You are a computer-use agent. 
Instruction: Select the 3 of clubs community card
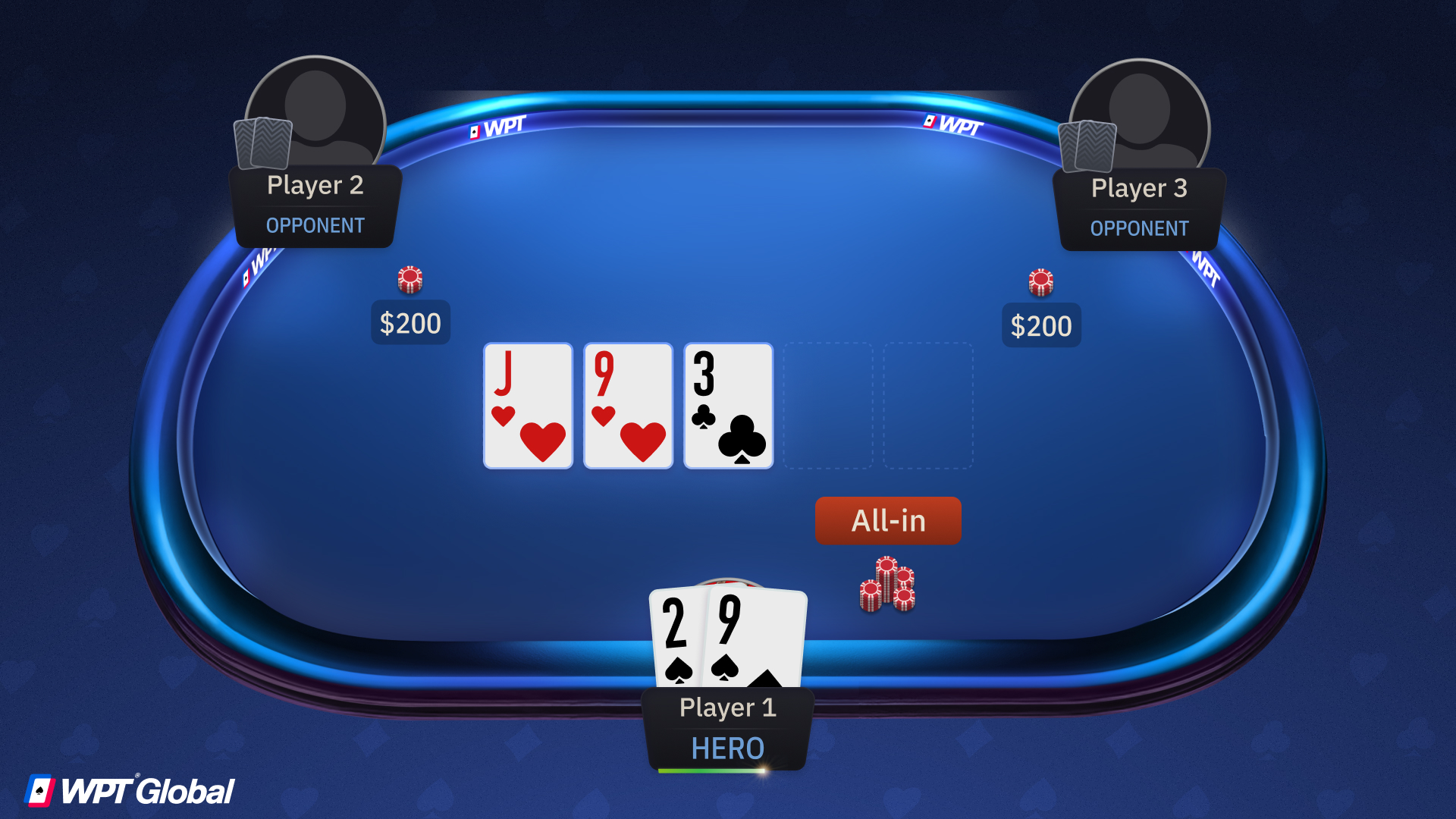pyautogui.click(x=727, y=406)
